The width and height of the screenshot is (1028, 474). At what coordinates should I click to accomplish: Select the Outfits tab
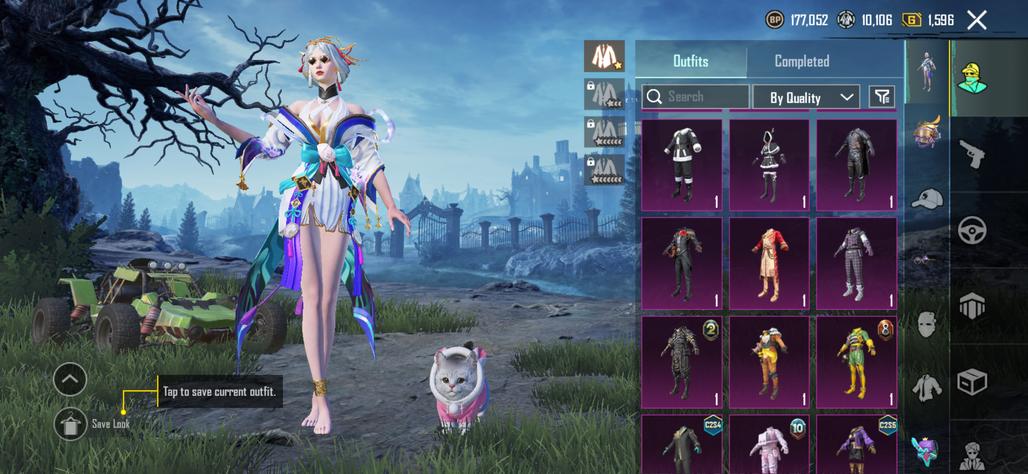coord(690,61)
